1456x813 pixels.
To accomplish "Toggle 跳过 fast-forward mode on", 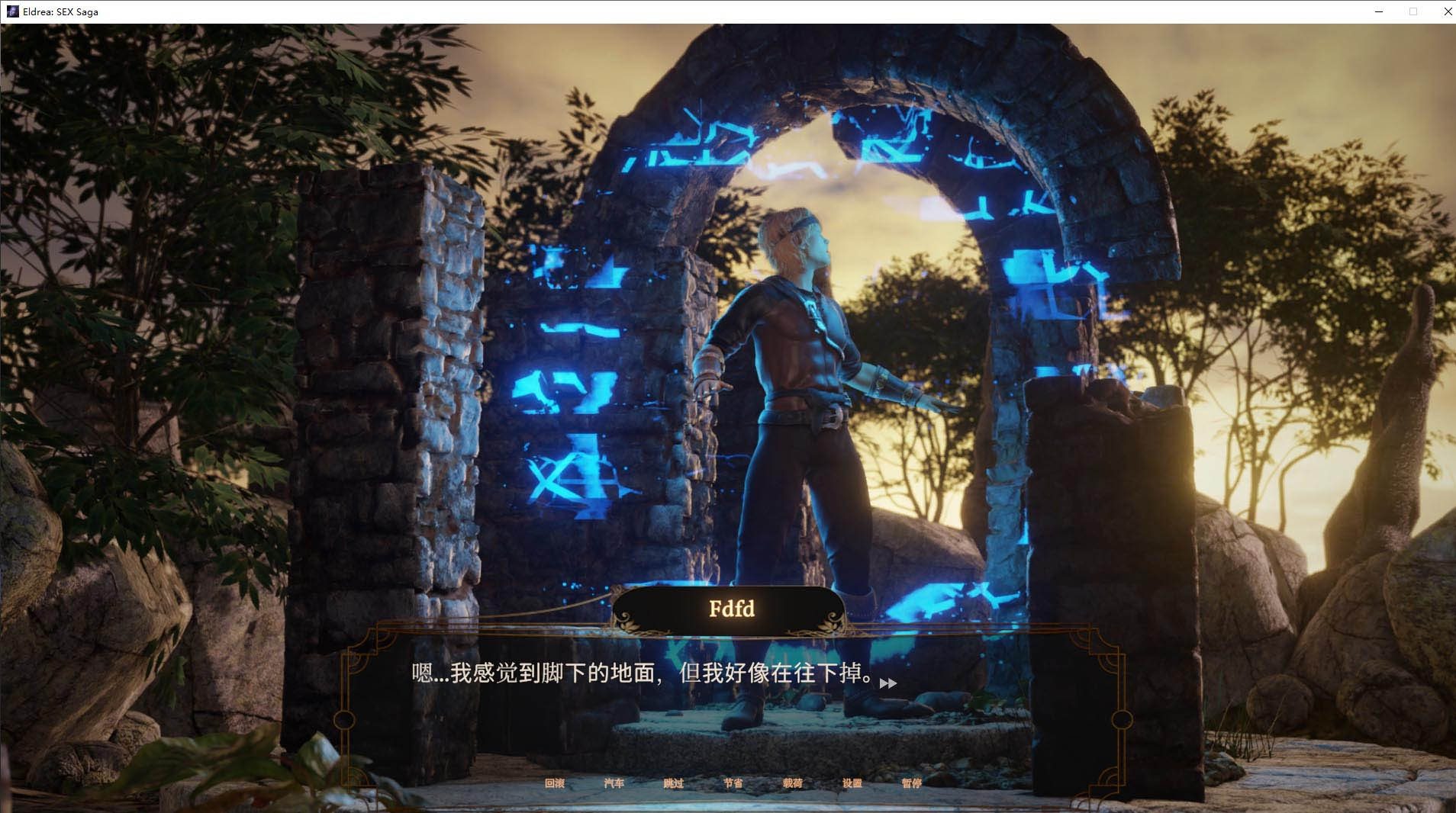I will (675, 782).
